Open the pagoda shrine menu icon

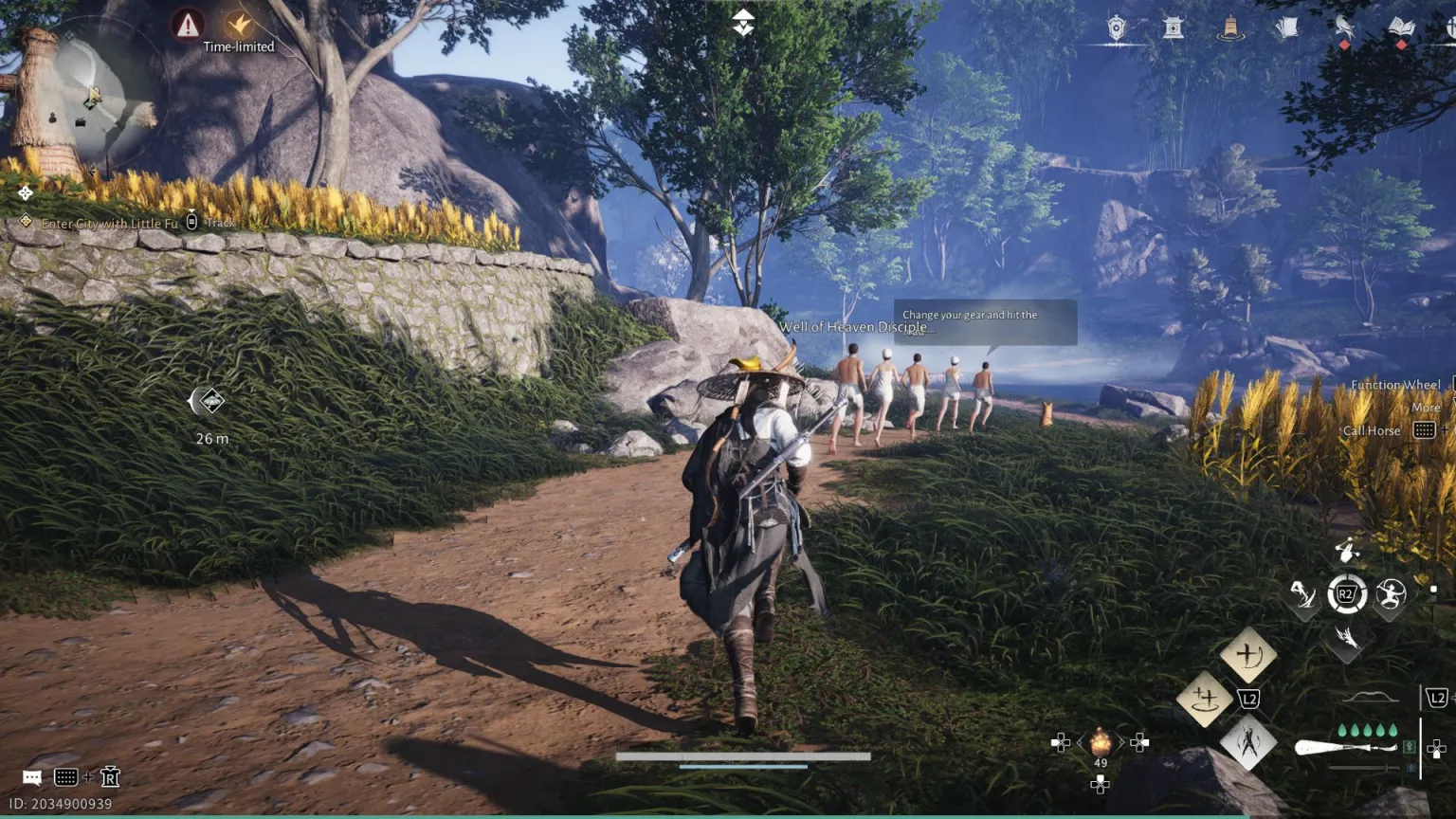tap(1174, 28)
